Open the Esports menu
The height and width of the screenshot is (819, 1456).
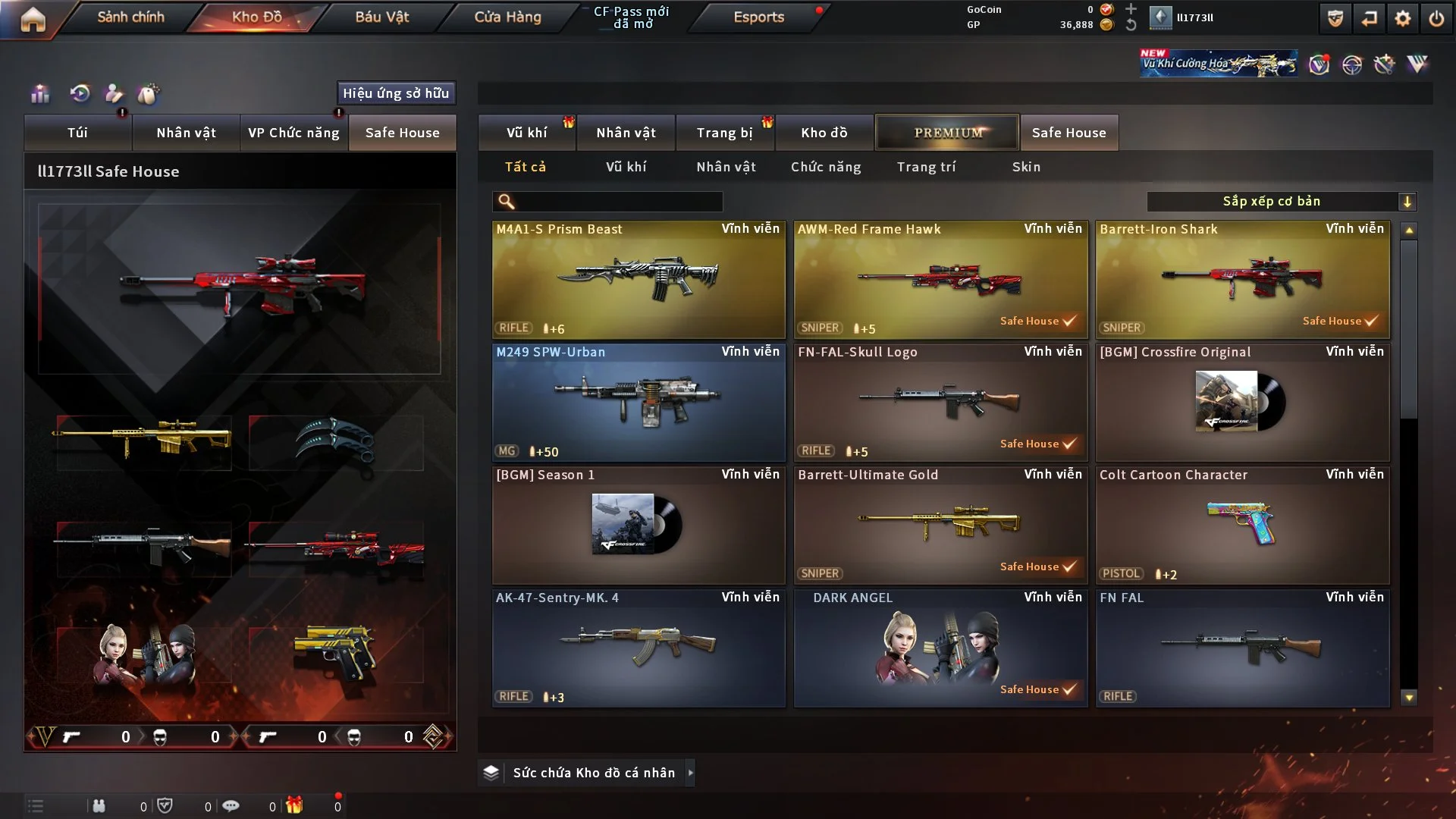(x=758, y=17)
